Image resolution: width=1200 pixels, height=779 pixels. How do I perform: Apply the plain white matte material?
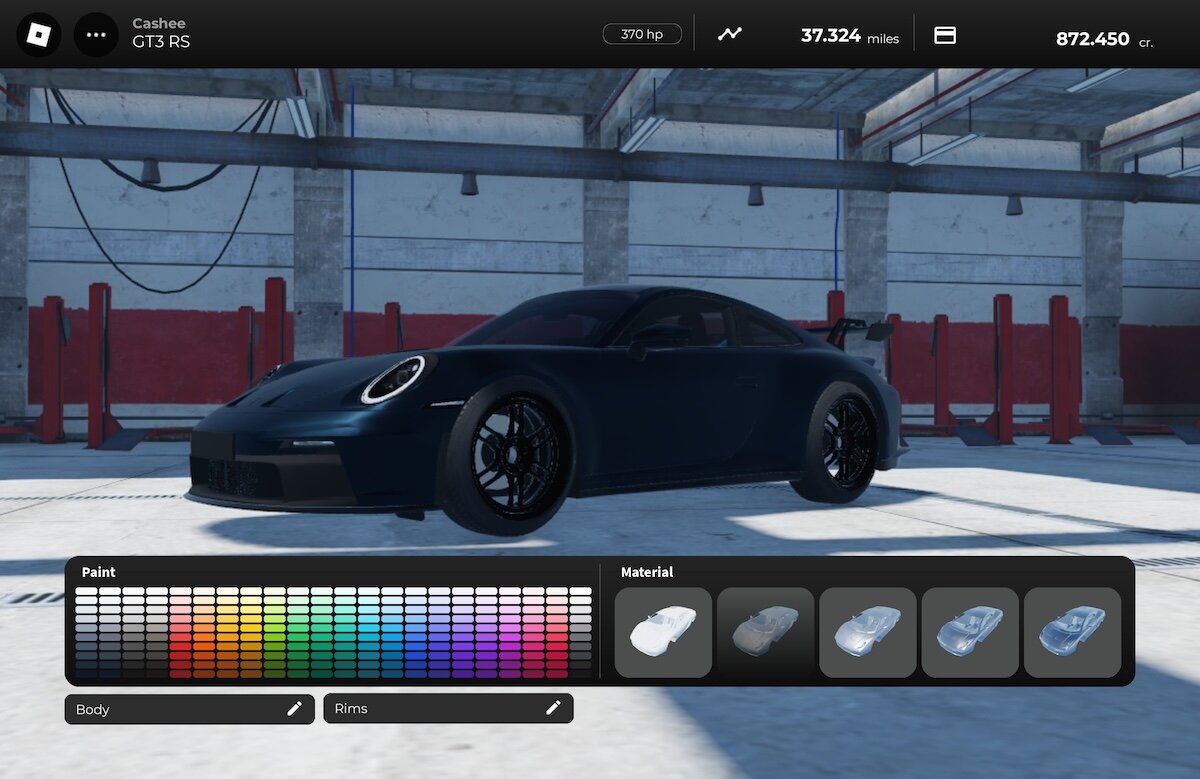pyautogui.click(x=663, y=632)
